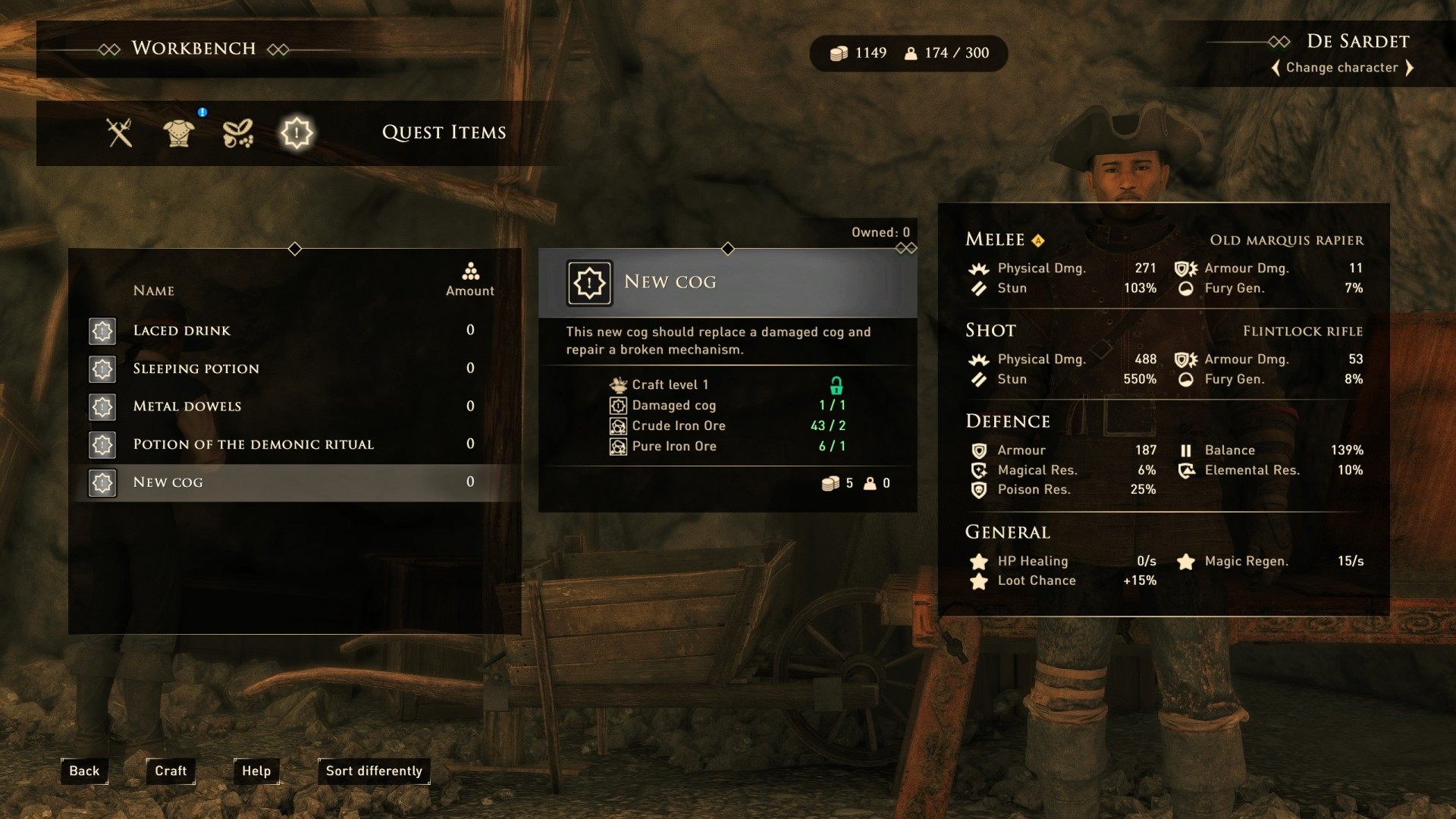The width and height of the screenshot is (1456, 819).
Task: Open the armour crafting tab
Action: (179, 133)
